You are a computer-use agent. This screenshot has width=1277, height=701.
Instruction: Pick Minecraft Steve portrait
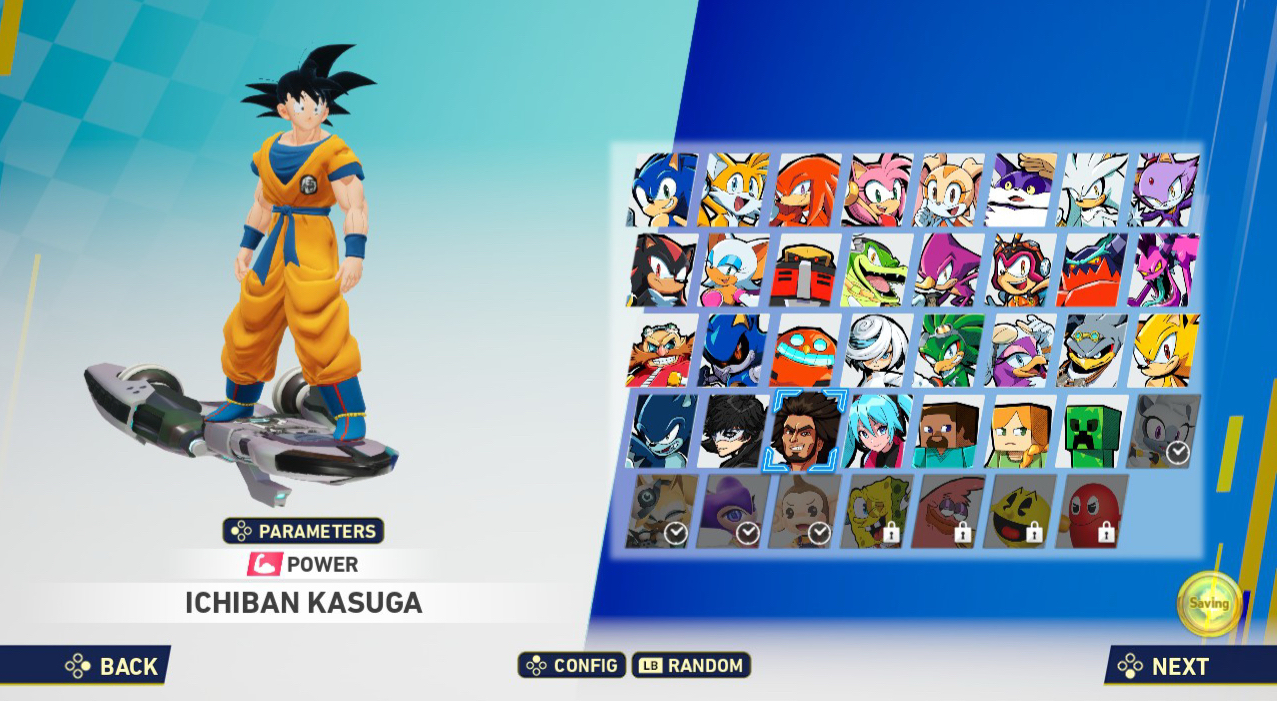(949, 431)
